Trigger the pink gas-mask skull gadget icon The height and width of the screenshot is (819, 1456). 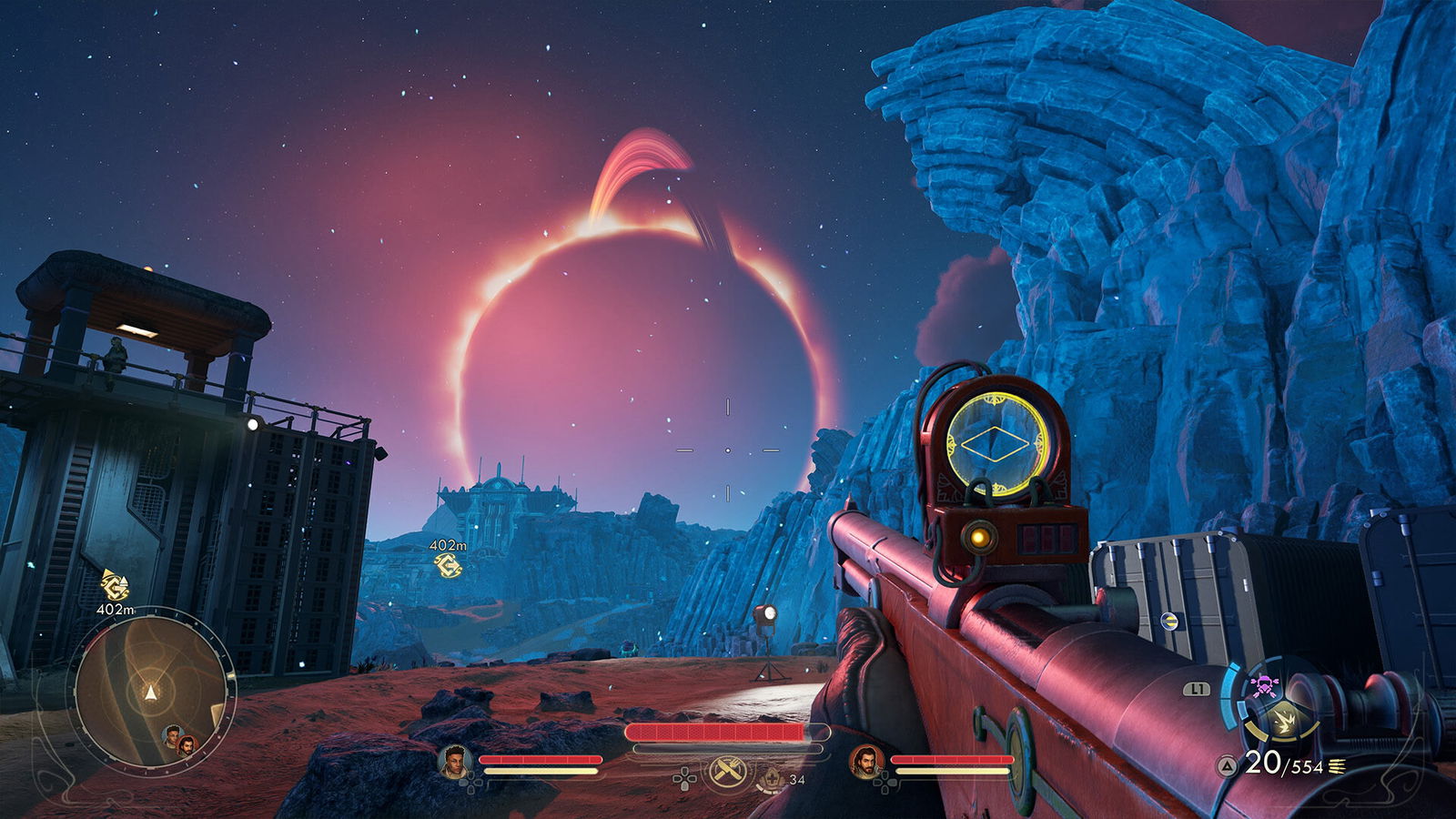click(x=1263, y=687)
